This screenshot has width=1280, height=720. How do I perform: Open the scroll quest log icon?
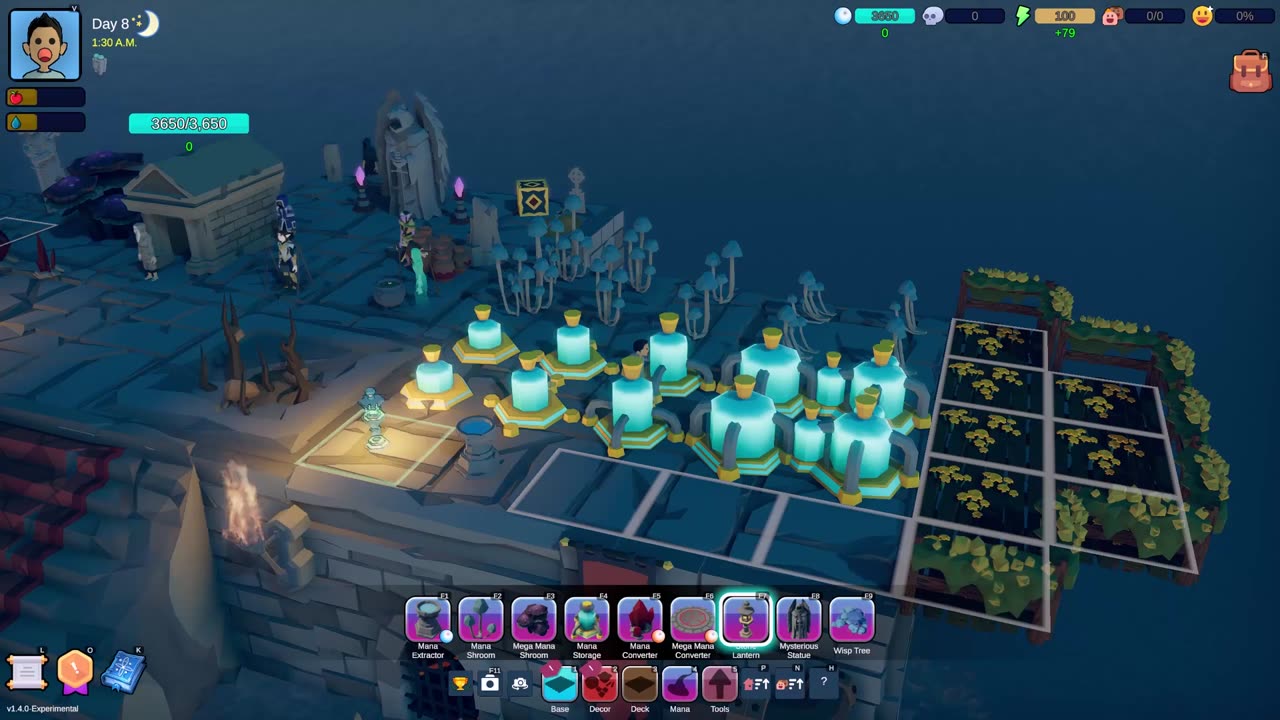coord(27,673)
